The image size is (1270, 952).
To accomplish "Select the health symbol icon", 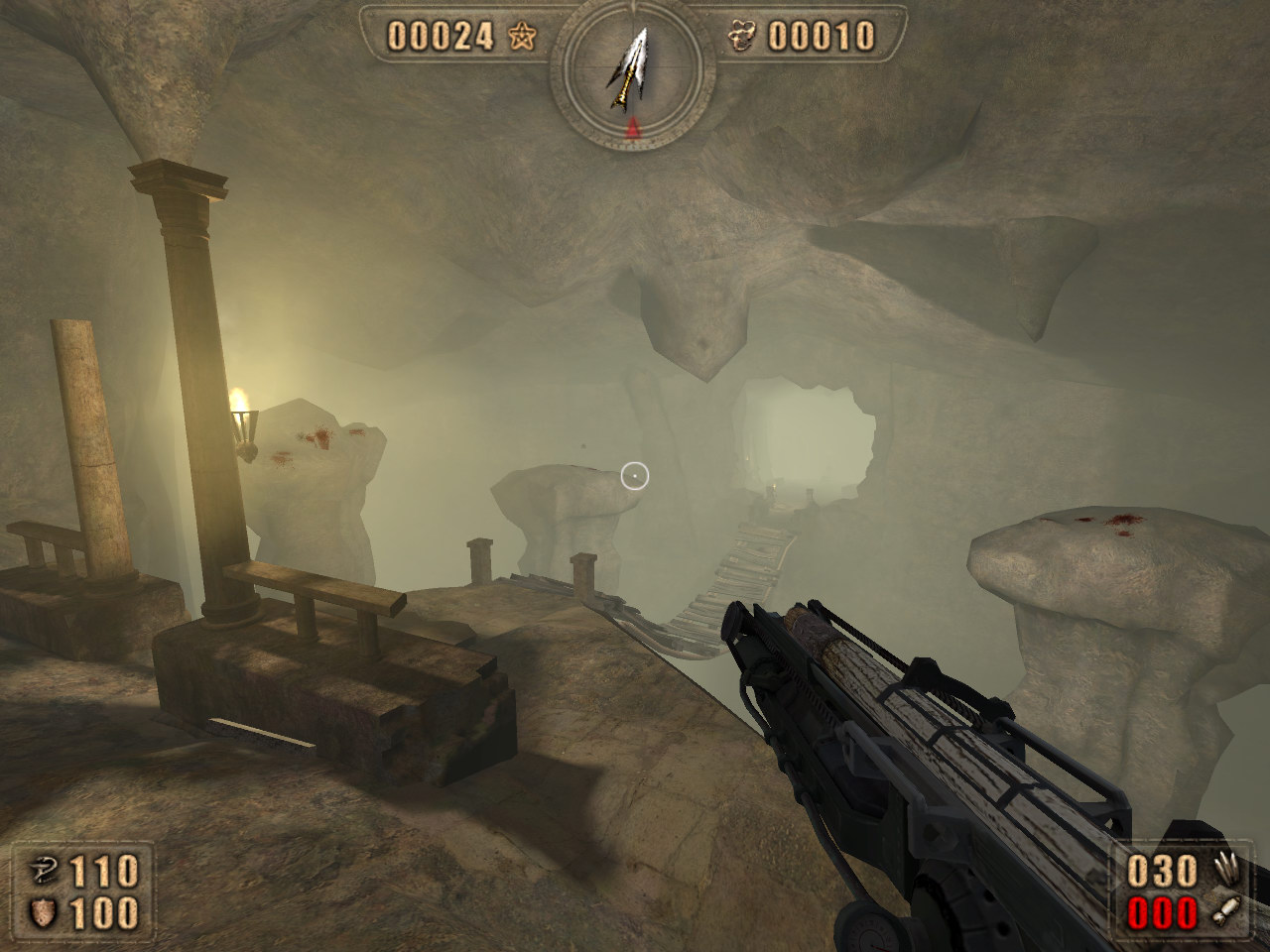I will tap(45, 873).
